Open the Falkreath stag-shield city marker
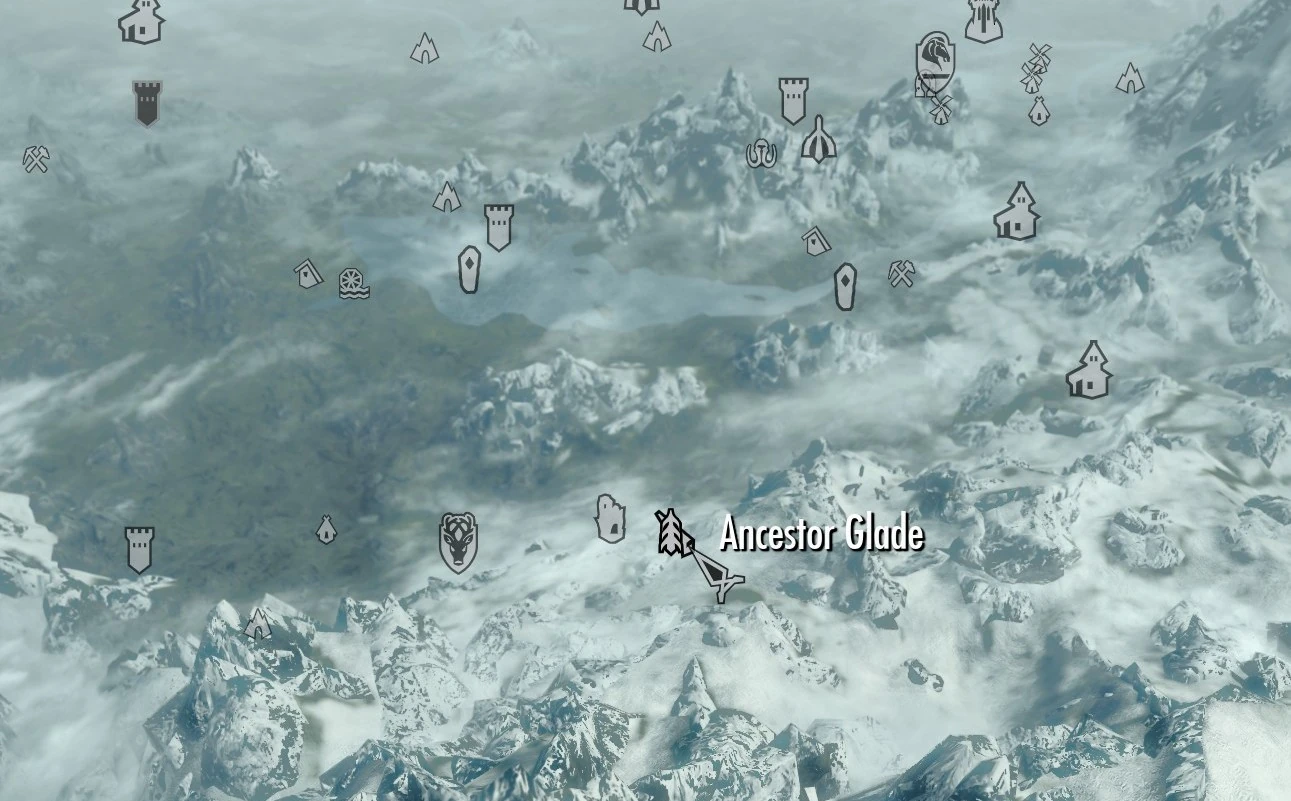 point(458,543)
